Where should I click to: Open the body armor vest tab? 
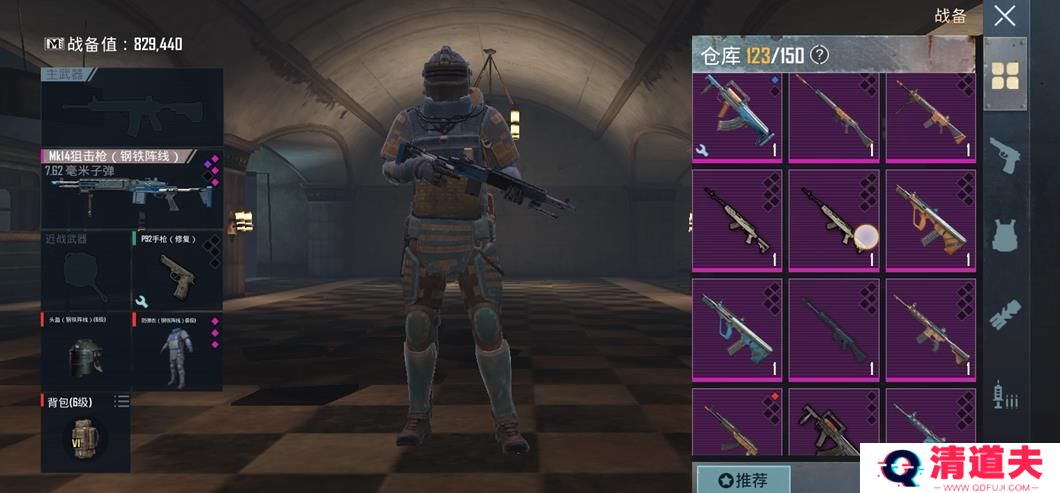(x=1004, y=234)
